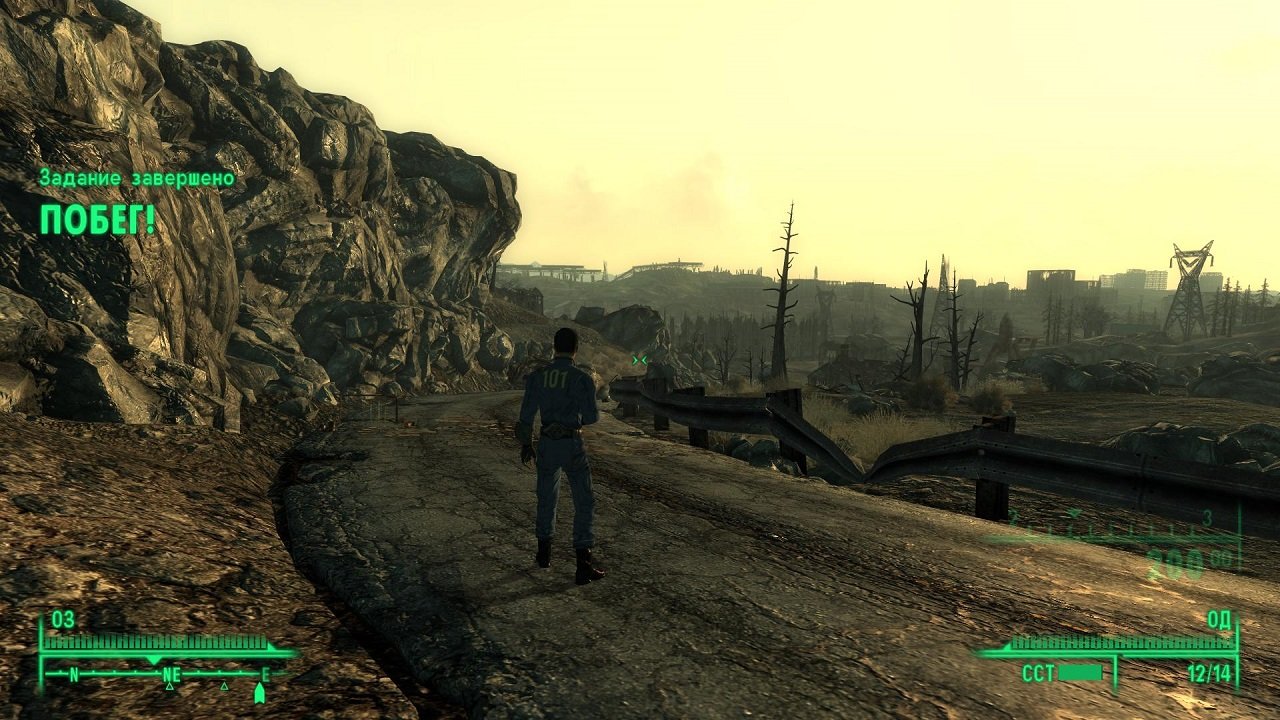This screenshot has width=1280, height=720.
Task: Expand the experience counter showing 200
Action: 1175,558
